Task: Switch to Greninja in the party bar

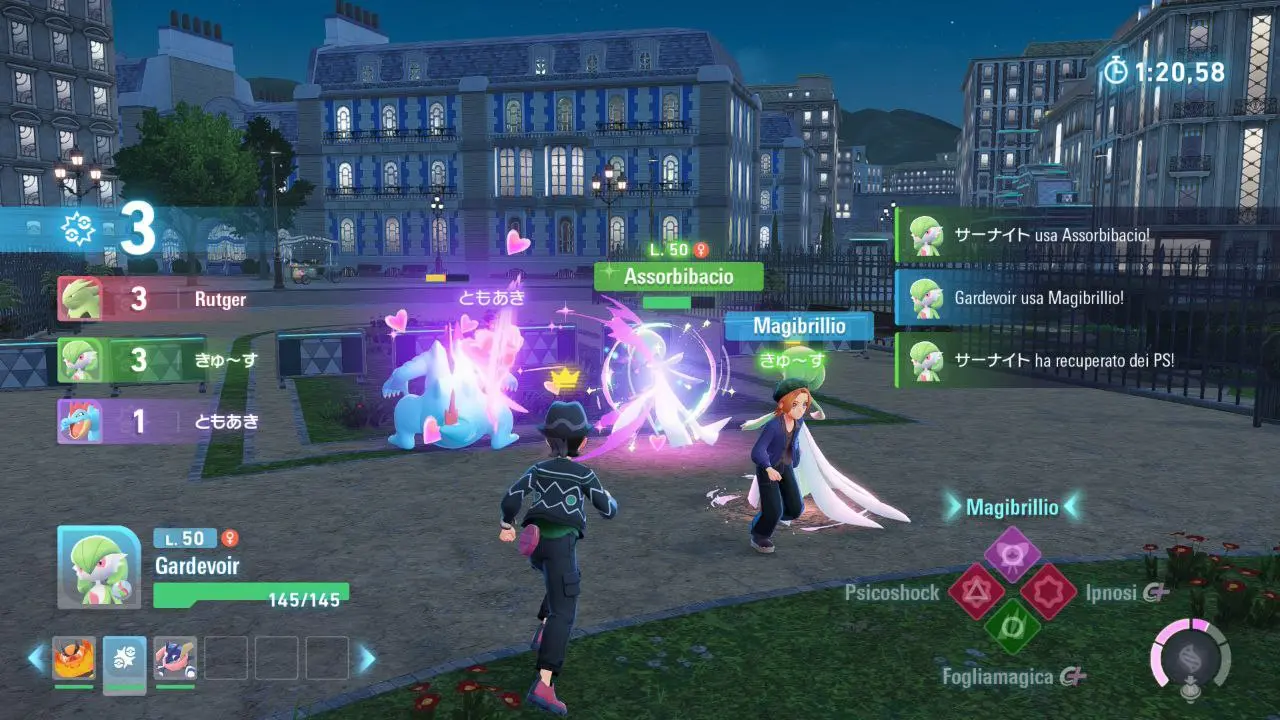Action: tap(175, 658)
